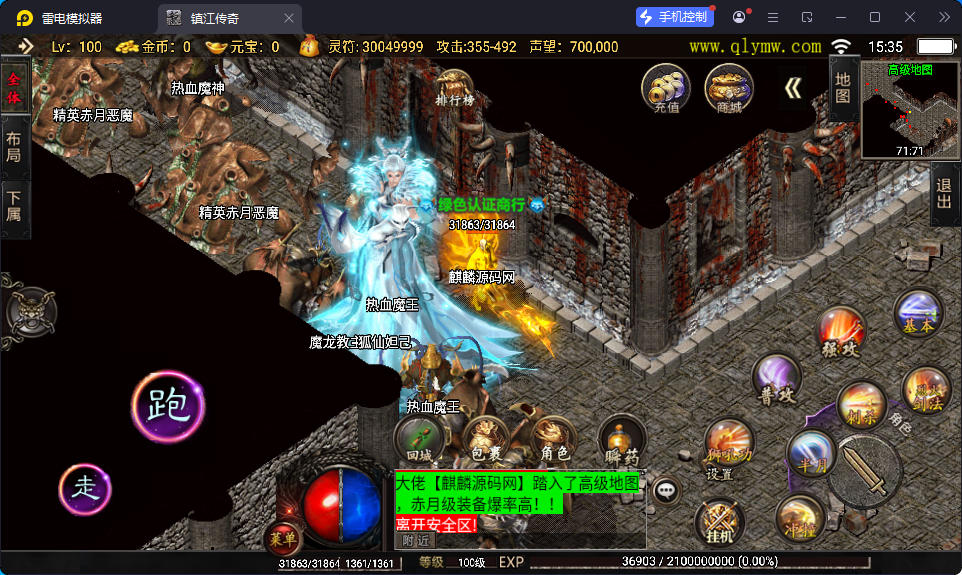Switch to the 布局 layout tab
Image resolution: width=962 pixels, height=575 pixels.
pos(14,148)
